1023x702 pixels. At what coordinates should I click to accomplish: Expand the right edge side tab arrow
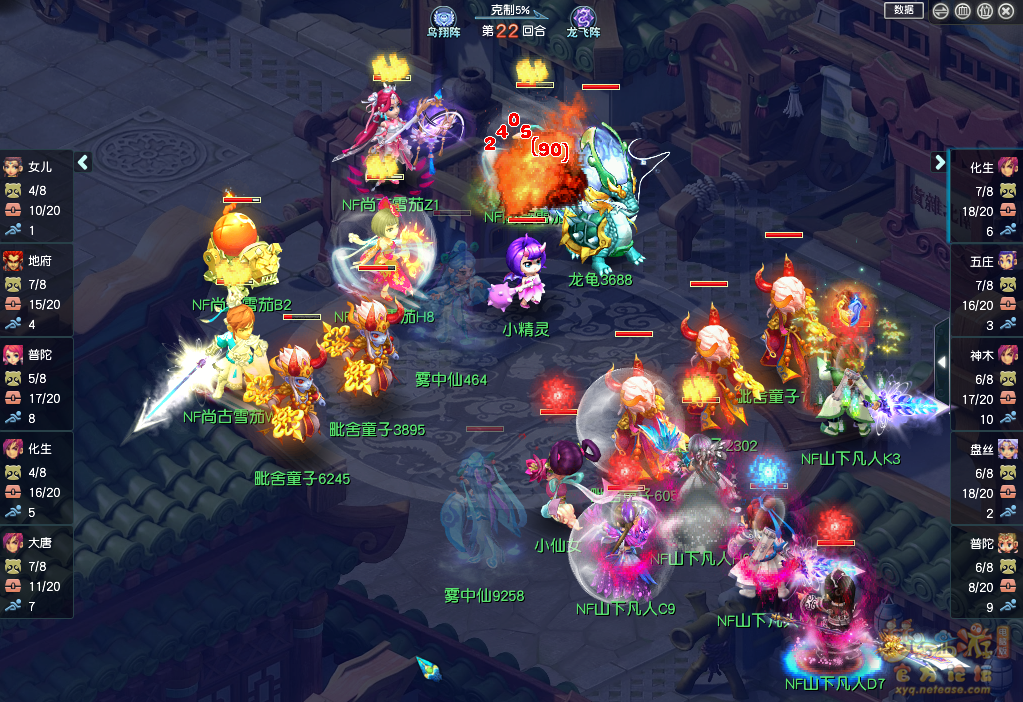point(941,362)
